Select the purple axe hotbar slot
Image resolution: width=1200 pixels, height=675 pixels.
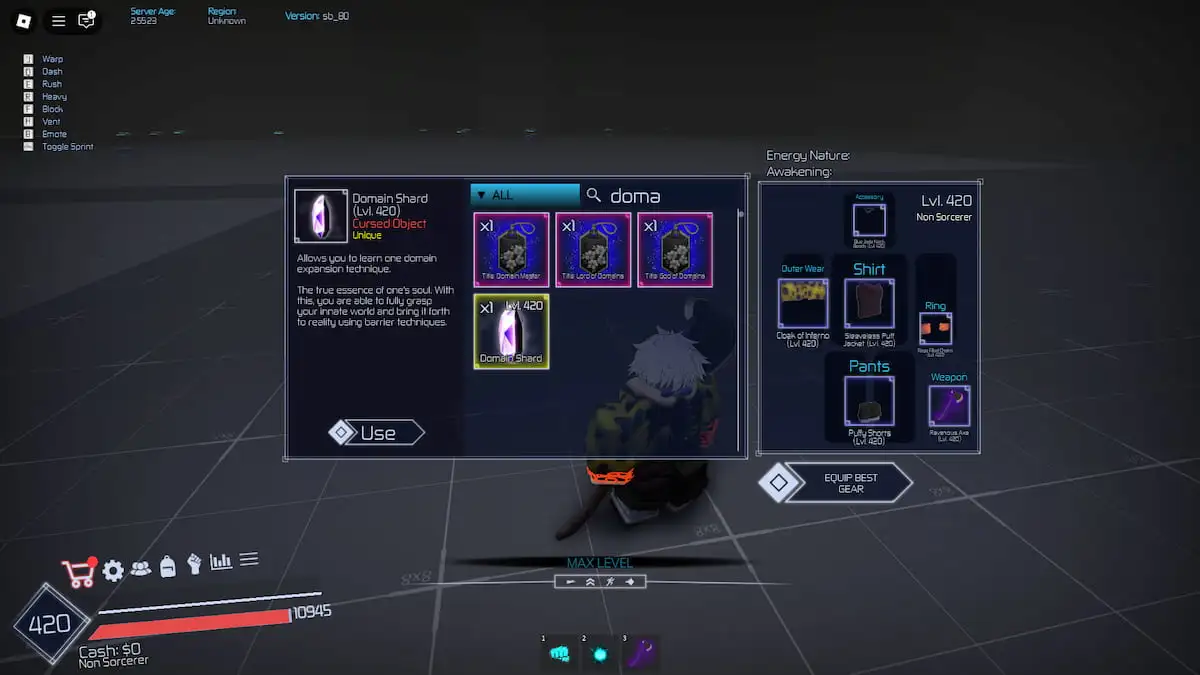[x=642, y=653]
